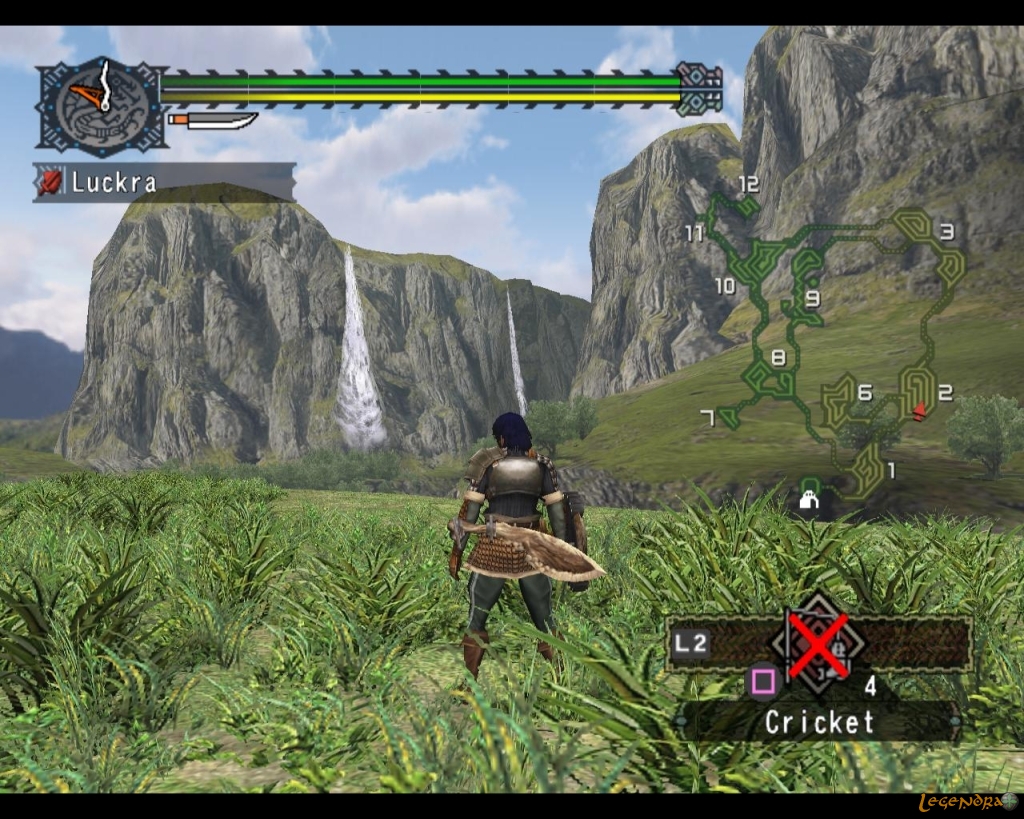
Task: Click the red player marker on the map
Action: click(x=920, y=410)
